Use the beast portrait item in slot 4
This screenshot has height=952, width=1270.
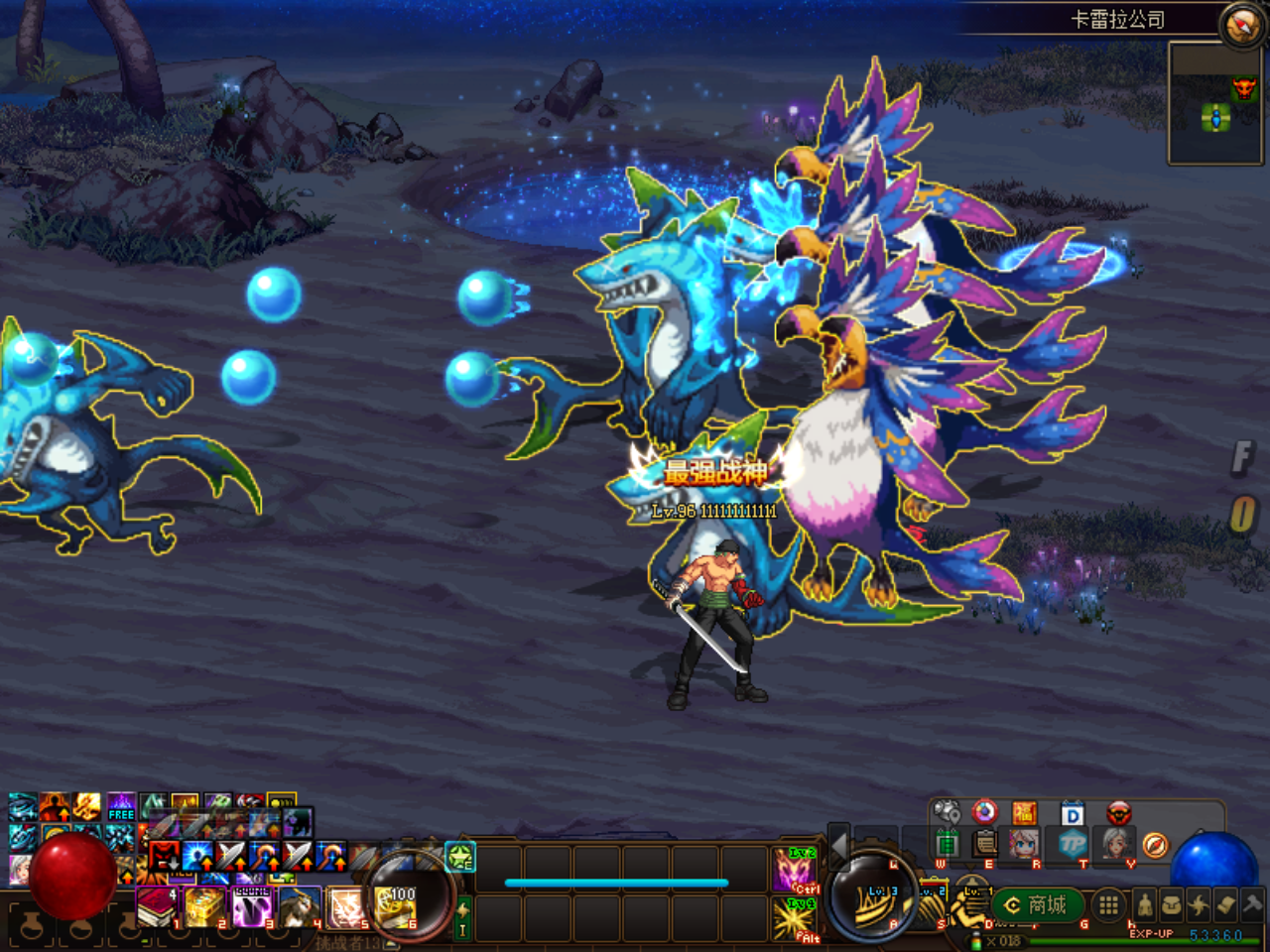[x=299, y=906]
